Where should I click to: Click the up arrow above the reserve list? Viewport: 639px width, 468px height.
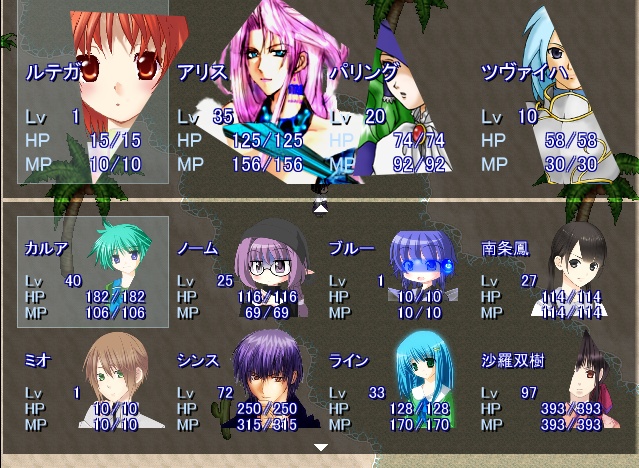320,209
